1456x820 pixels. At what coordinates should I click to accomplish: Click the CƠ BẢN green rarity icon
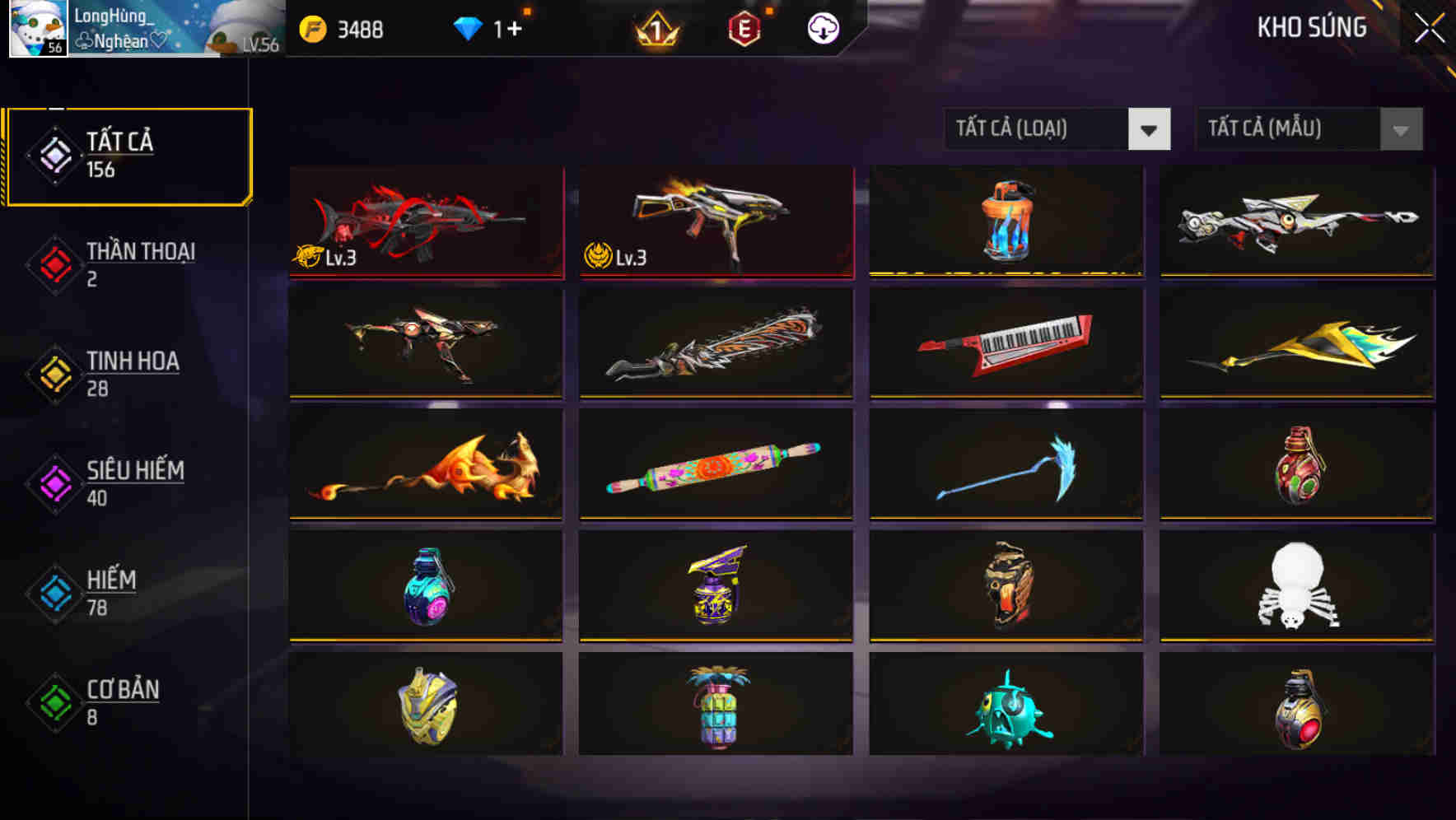tap(52, 702)
